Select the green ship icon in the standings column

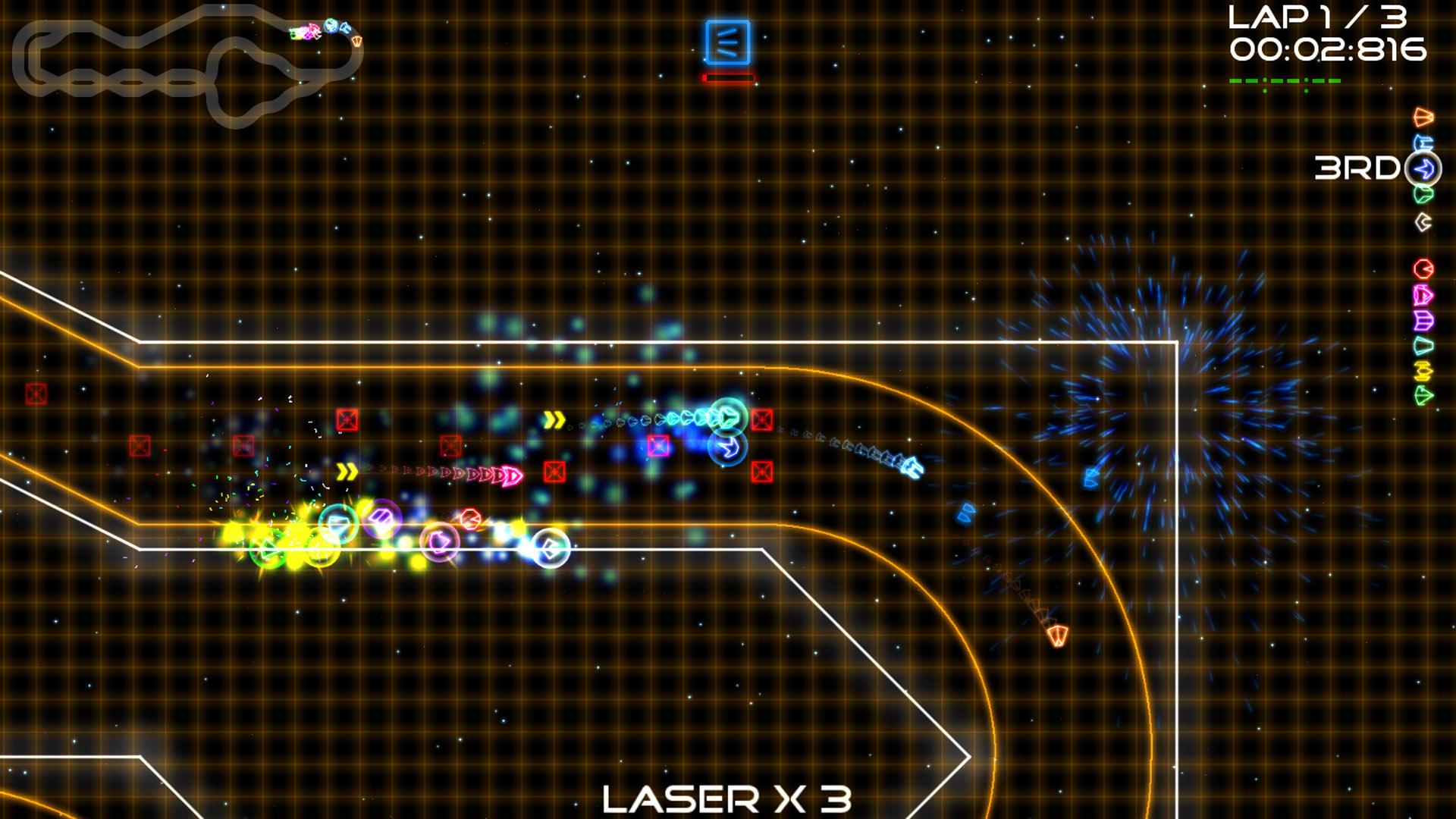click(1422, 193)
